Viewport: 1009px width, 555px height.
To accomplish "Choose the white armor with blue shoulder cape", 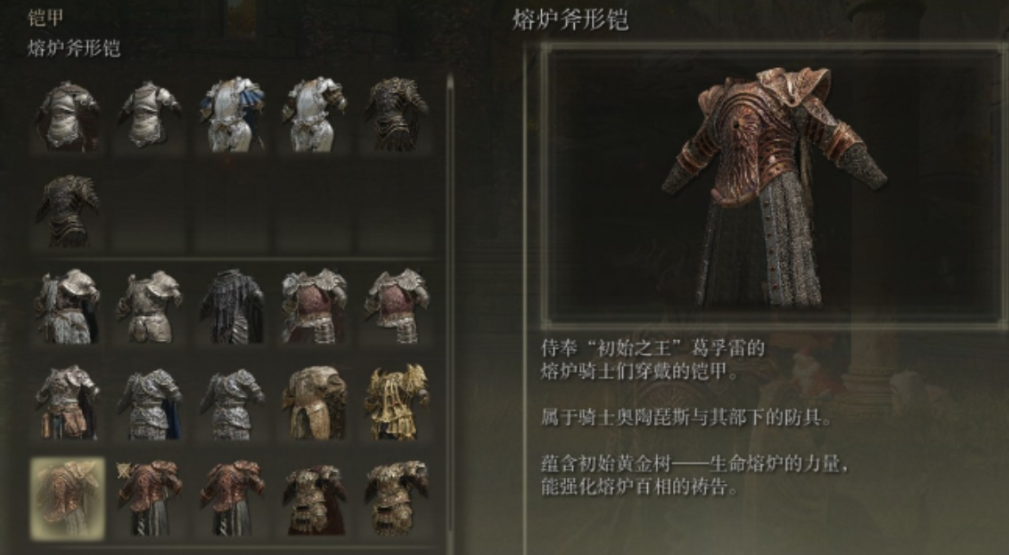I will [x=232, y=115].
